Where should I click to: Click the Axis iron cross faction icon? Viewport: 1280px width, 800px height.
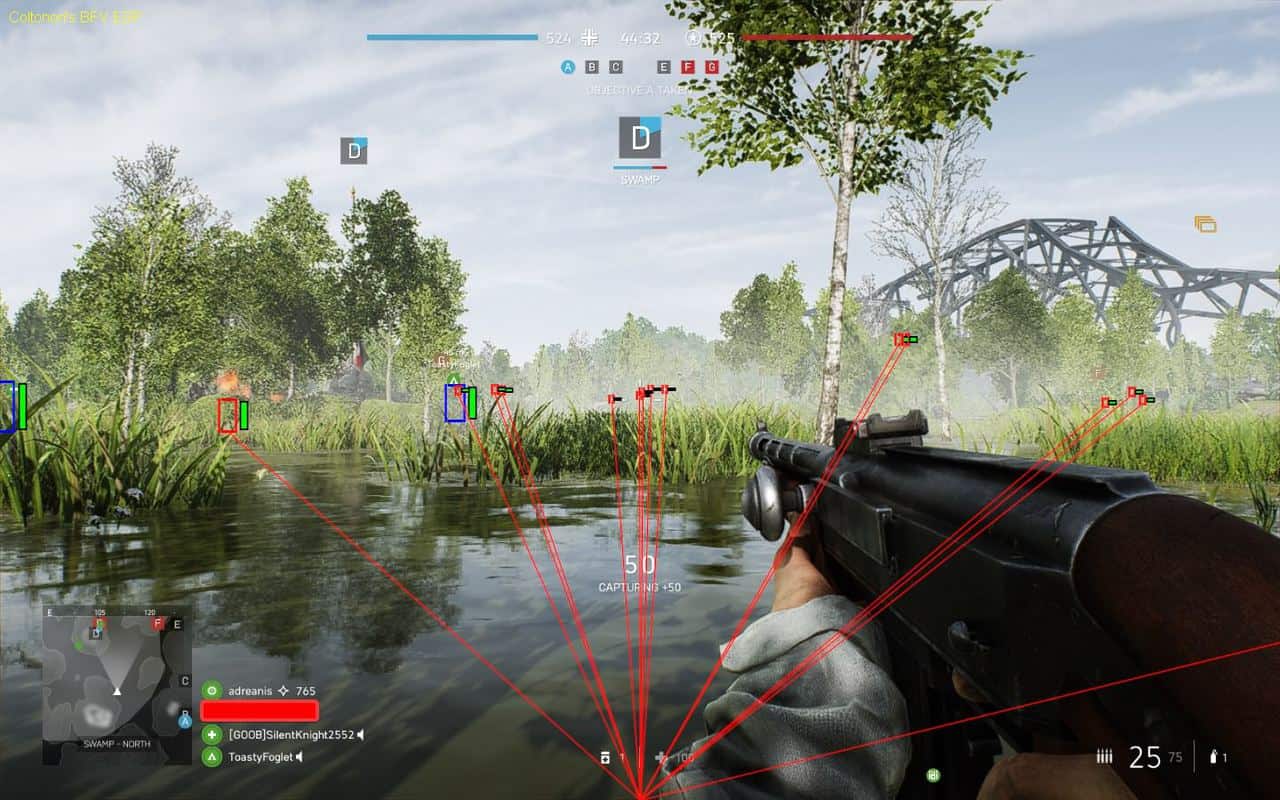[589, 38]
